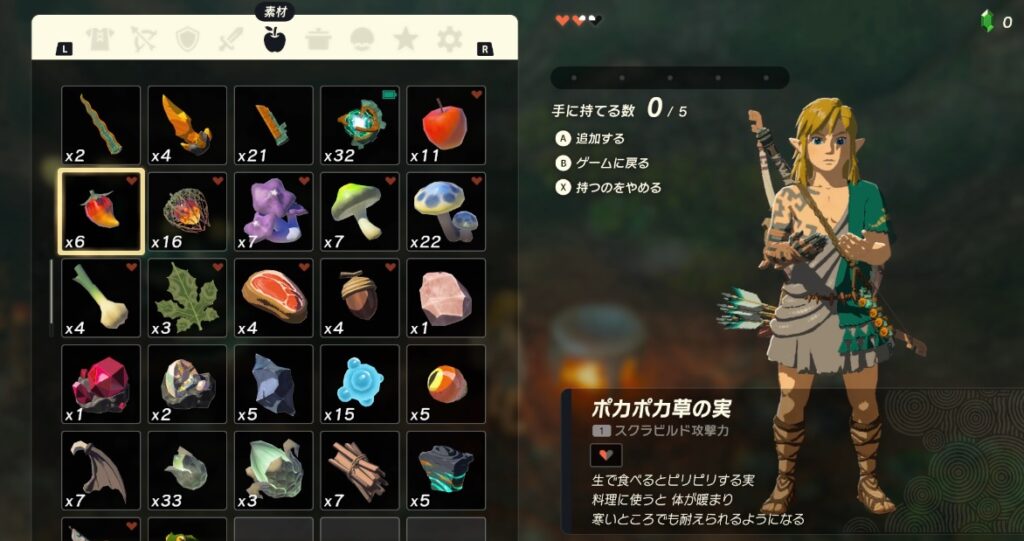Select the blue chuchu jelly
Viewport: 1024px width, 541px height.
point(360,384)
